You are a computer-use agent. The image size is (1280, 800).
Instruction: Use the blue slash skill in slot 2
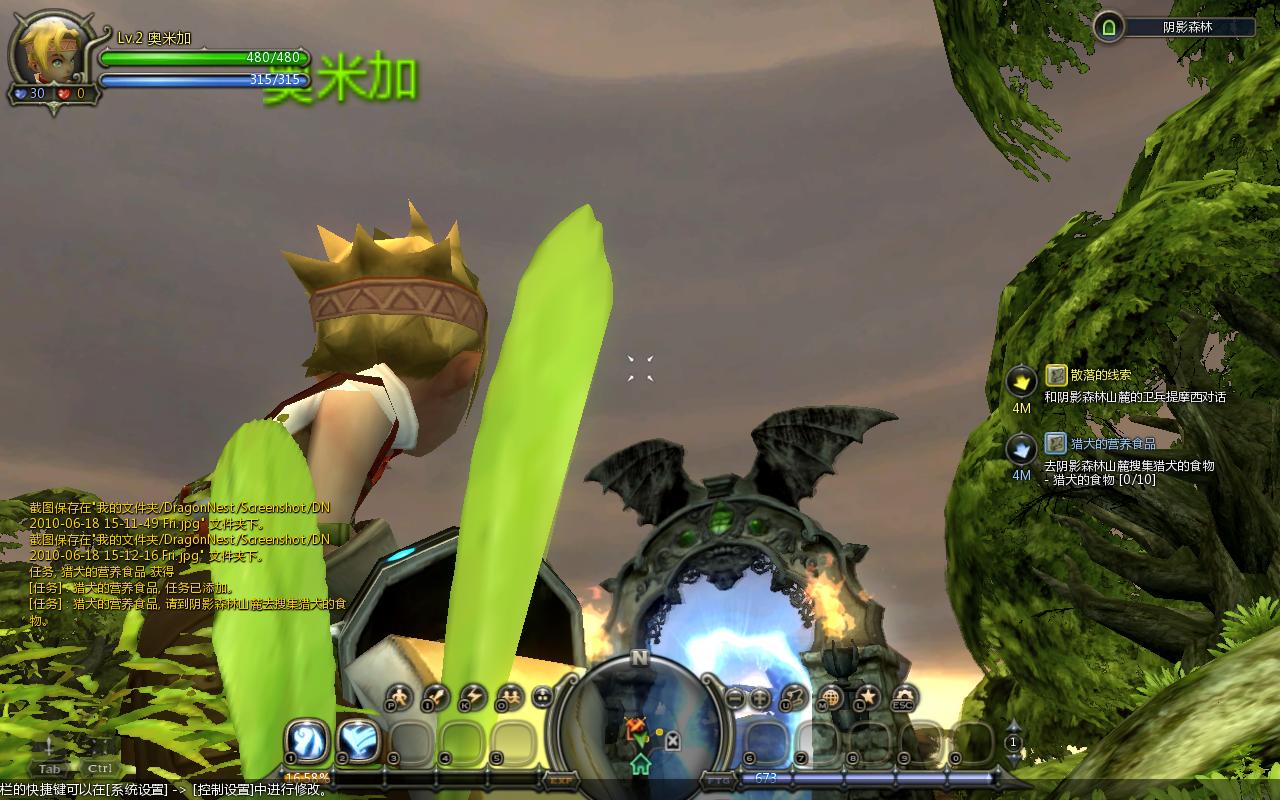359,741
